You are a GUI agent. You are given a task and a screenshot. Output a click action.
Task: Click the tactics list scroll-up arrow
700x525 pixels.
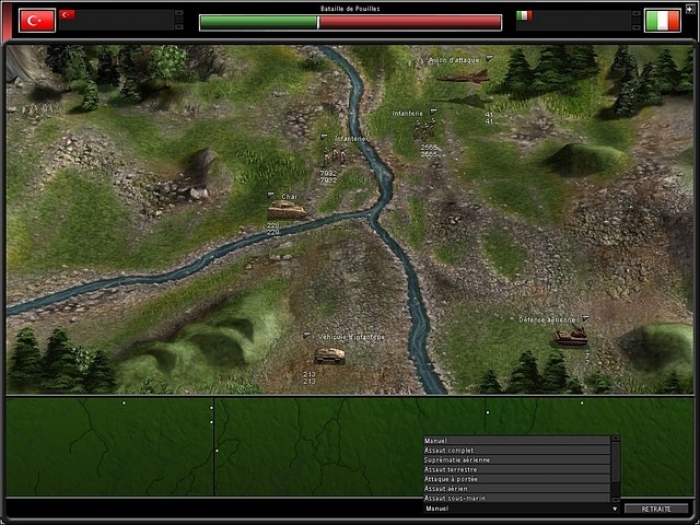(x=615, y=439)
